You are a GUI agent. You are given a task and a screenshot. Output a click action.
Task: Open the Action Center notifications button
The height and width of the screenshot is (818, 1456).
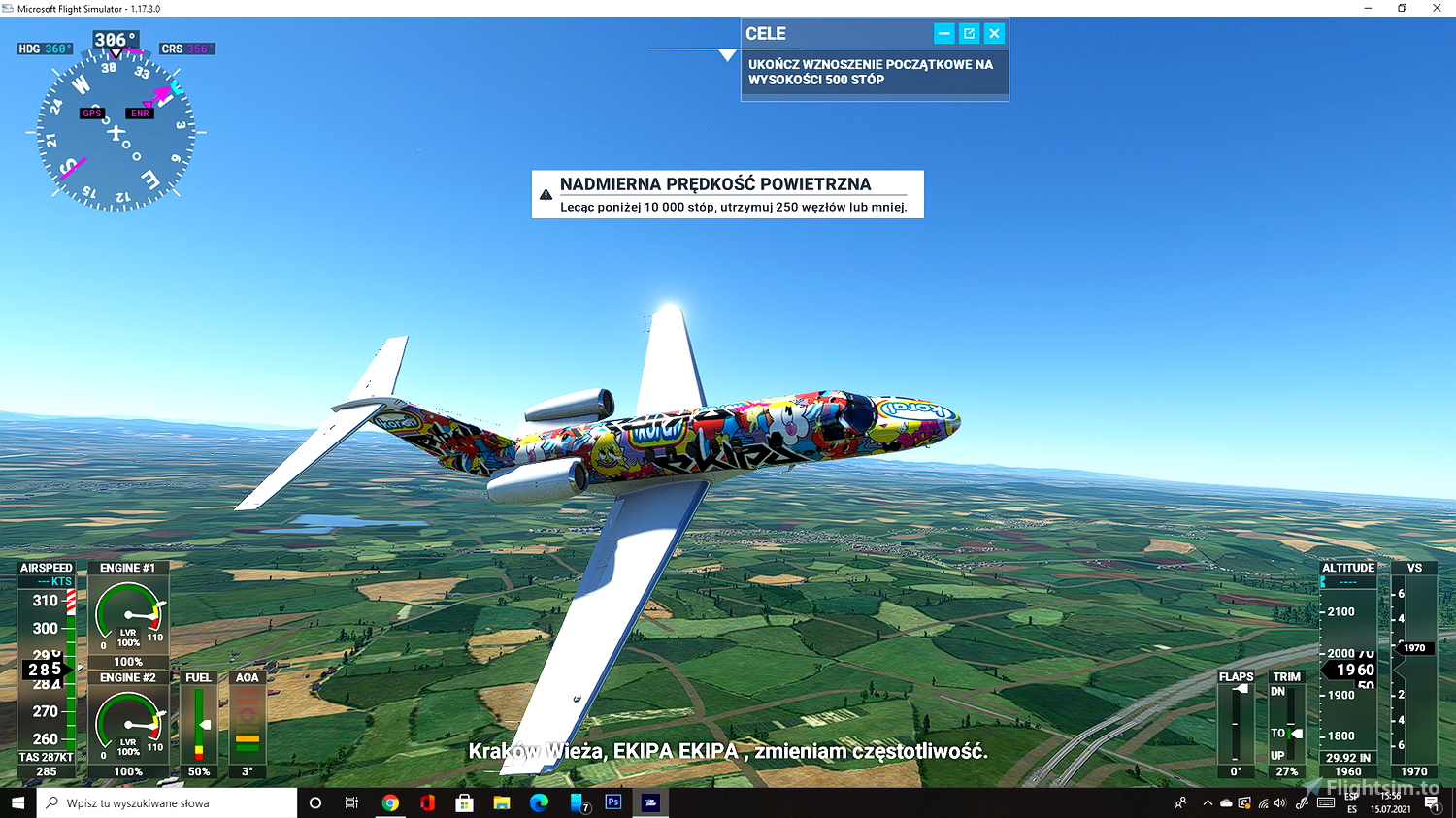pos(1433,802)
